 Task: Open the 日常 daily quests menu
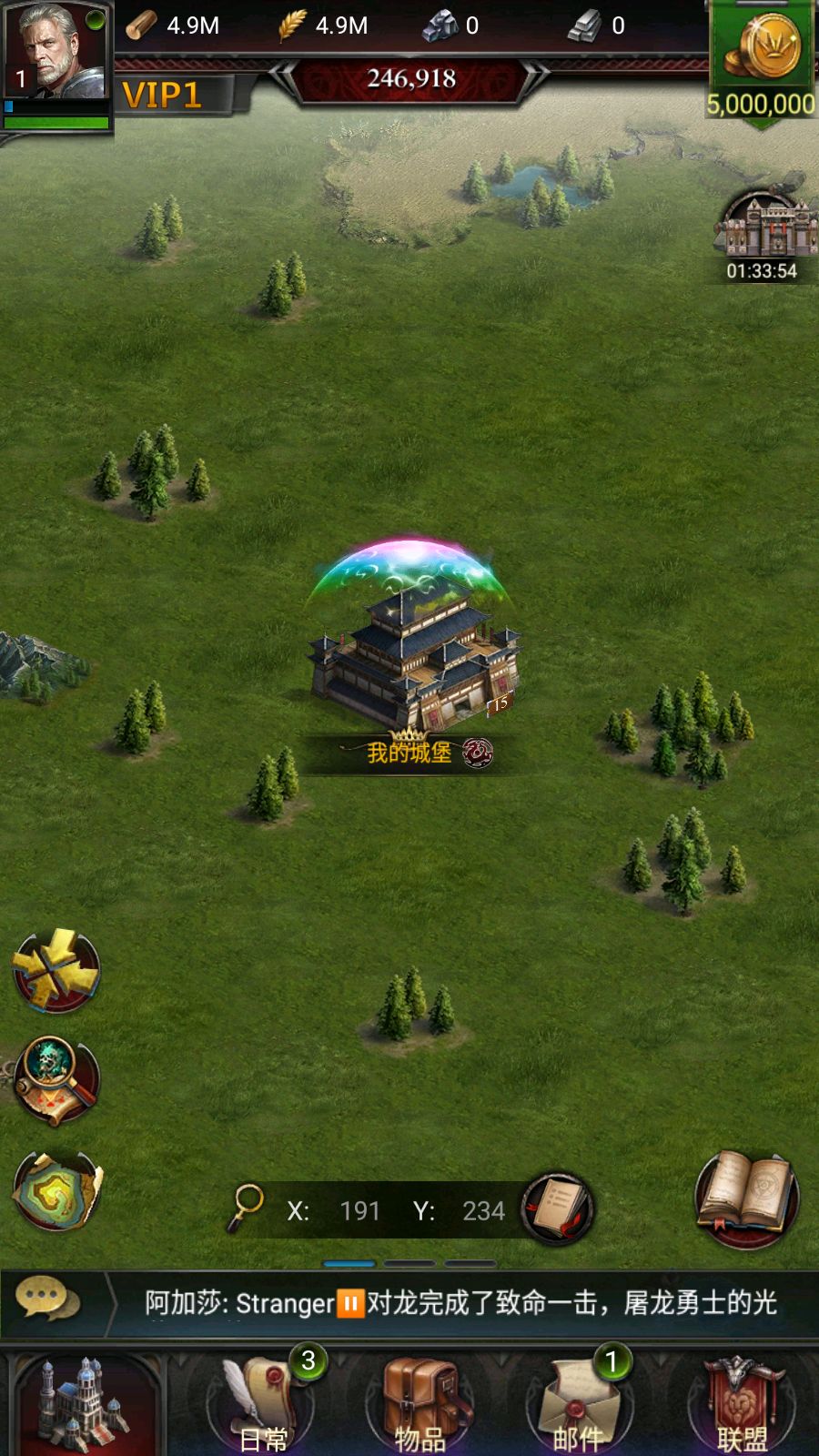click(x=264, y=1403)
